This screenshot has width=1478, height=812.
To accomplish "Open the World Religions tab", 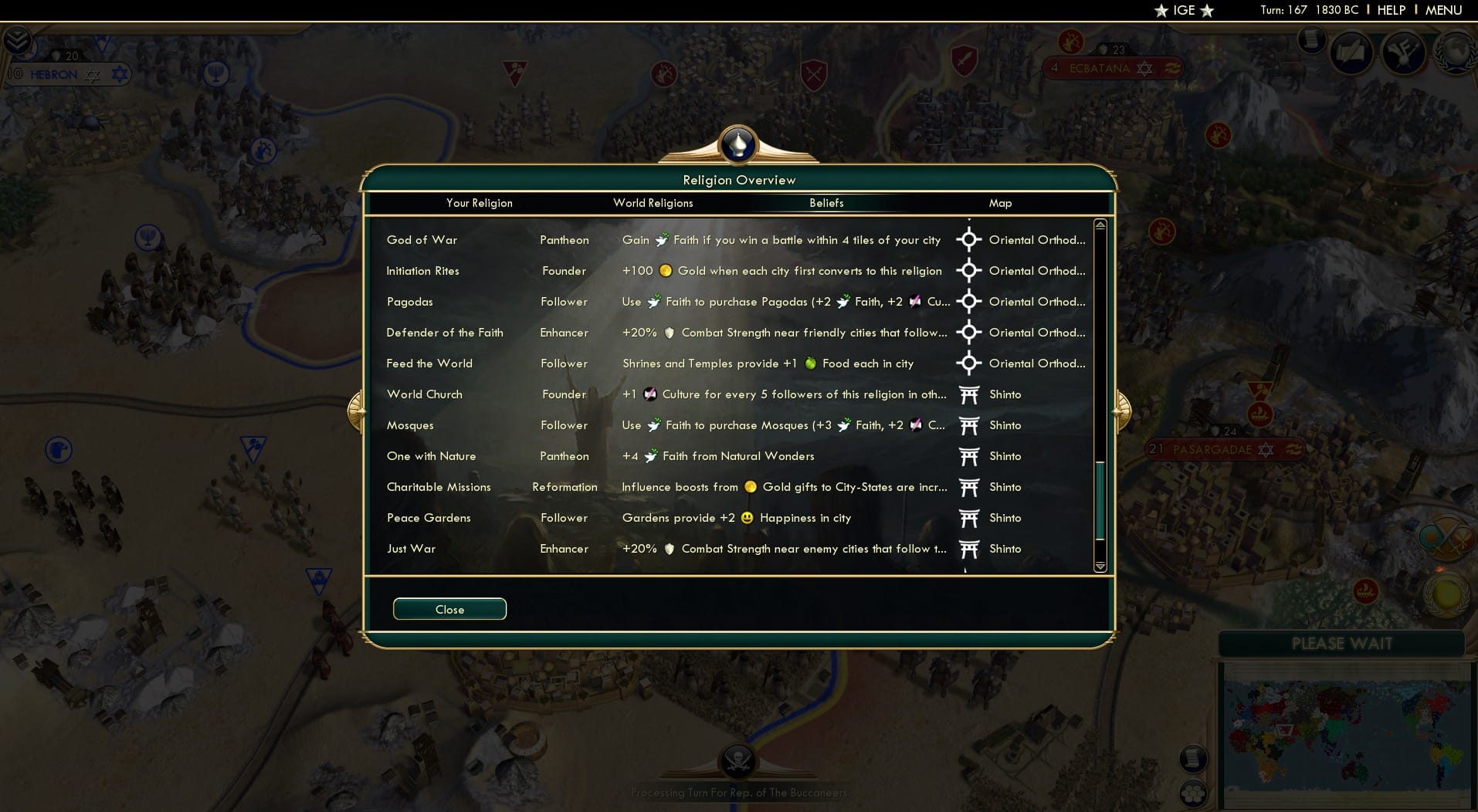I will (x=653, y=203).
